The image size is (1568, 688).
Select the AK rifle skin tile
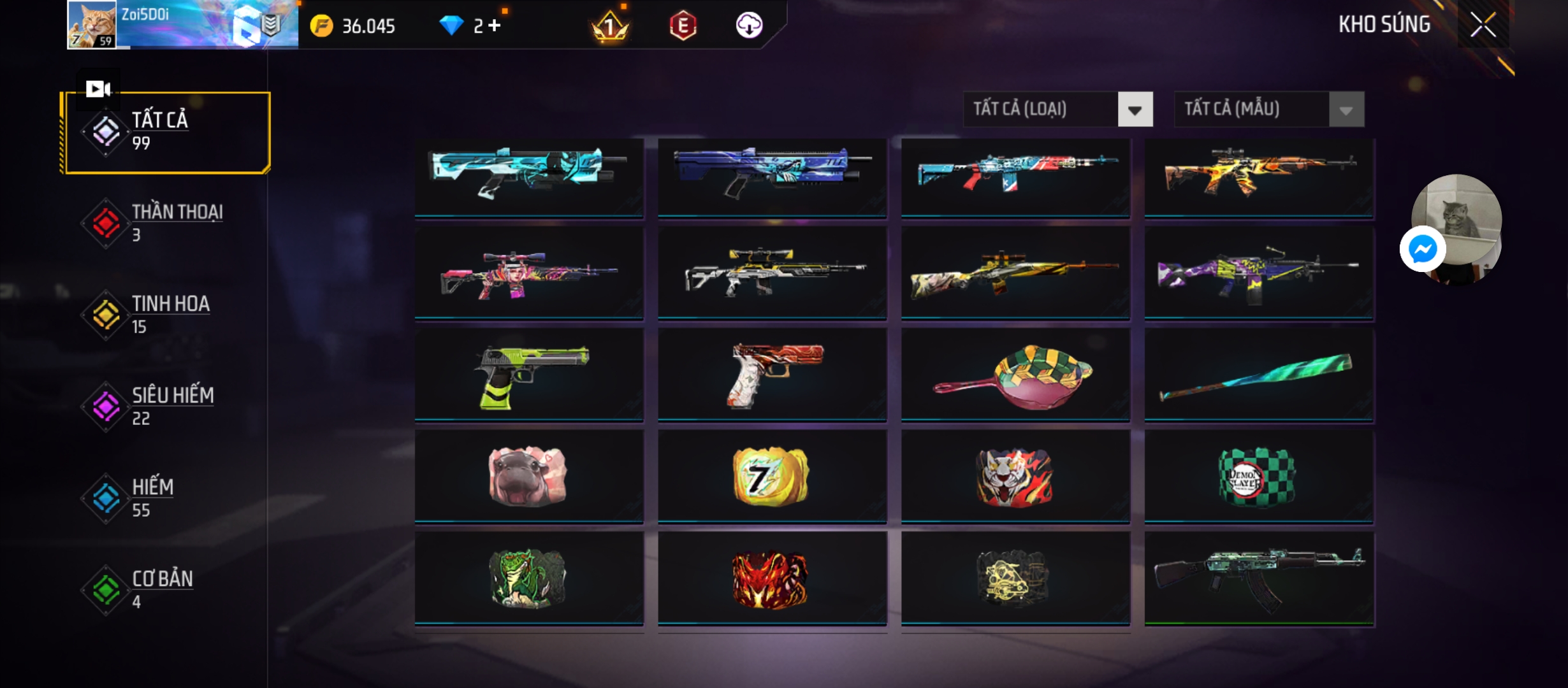(1259, 578)
